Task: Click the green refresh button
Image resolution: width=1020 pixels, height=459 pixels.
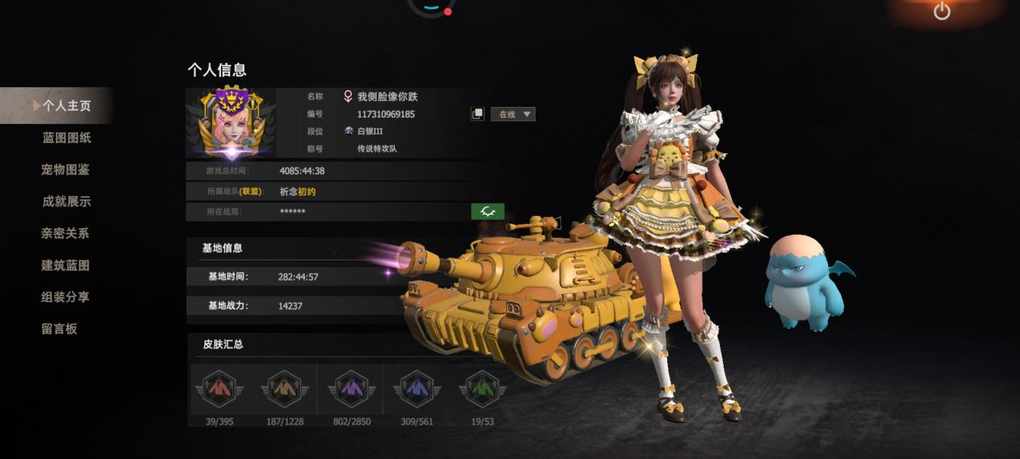Action: point(487,211)
